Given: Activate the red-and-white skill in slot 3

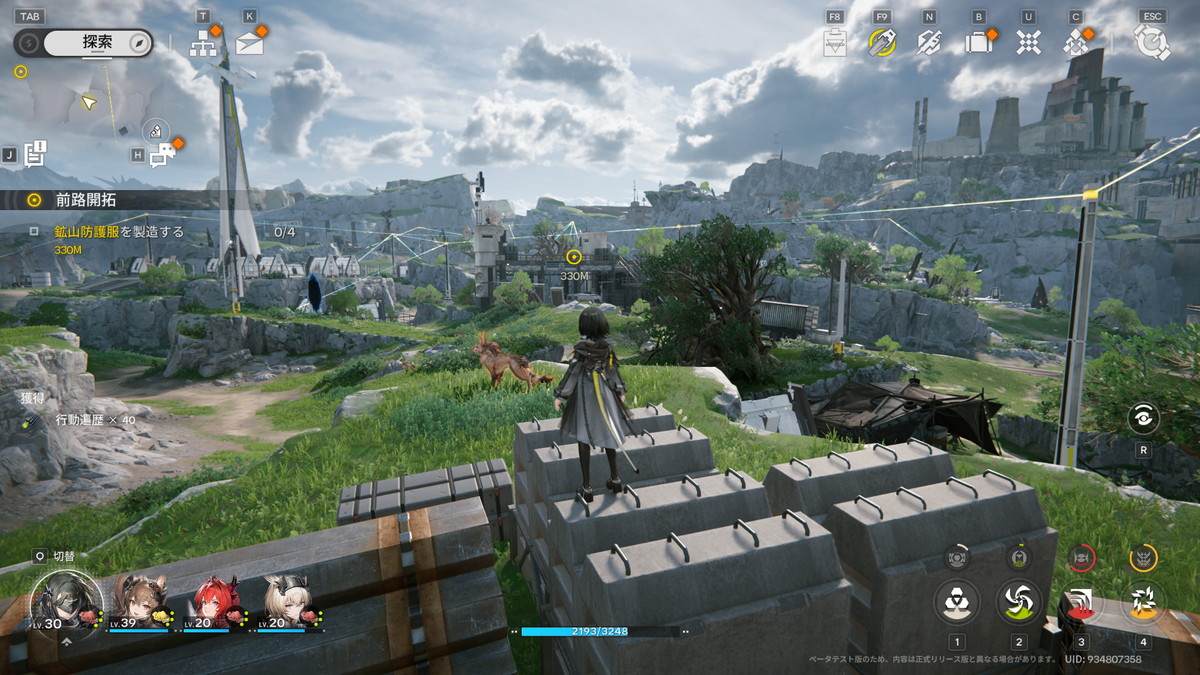Looking at the screenshot, I should click(x=1081, y=601).
